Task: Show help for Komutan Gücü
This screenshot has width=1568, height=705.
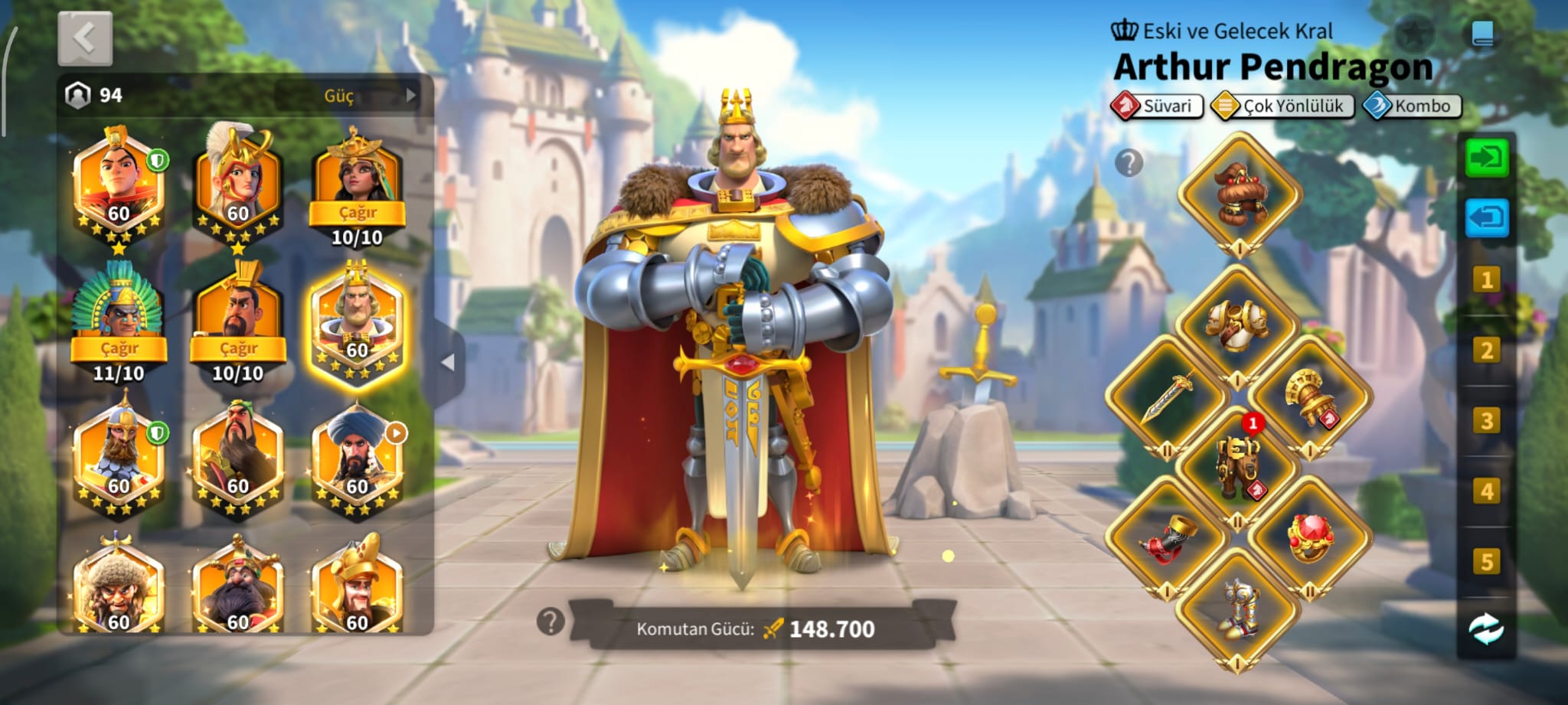Action: coord(550,622)
